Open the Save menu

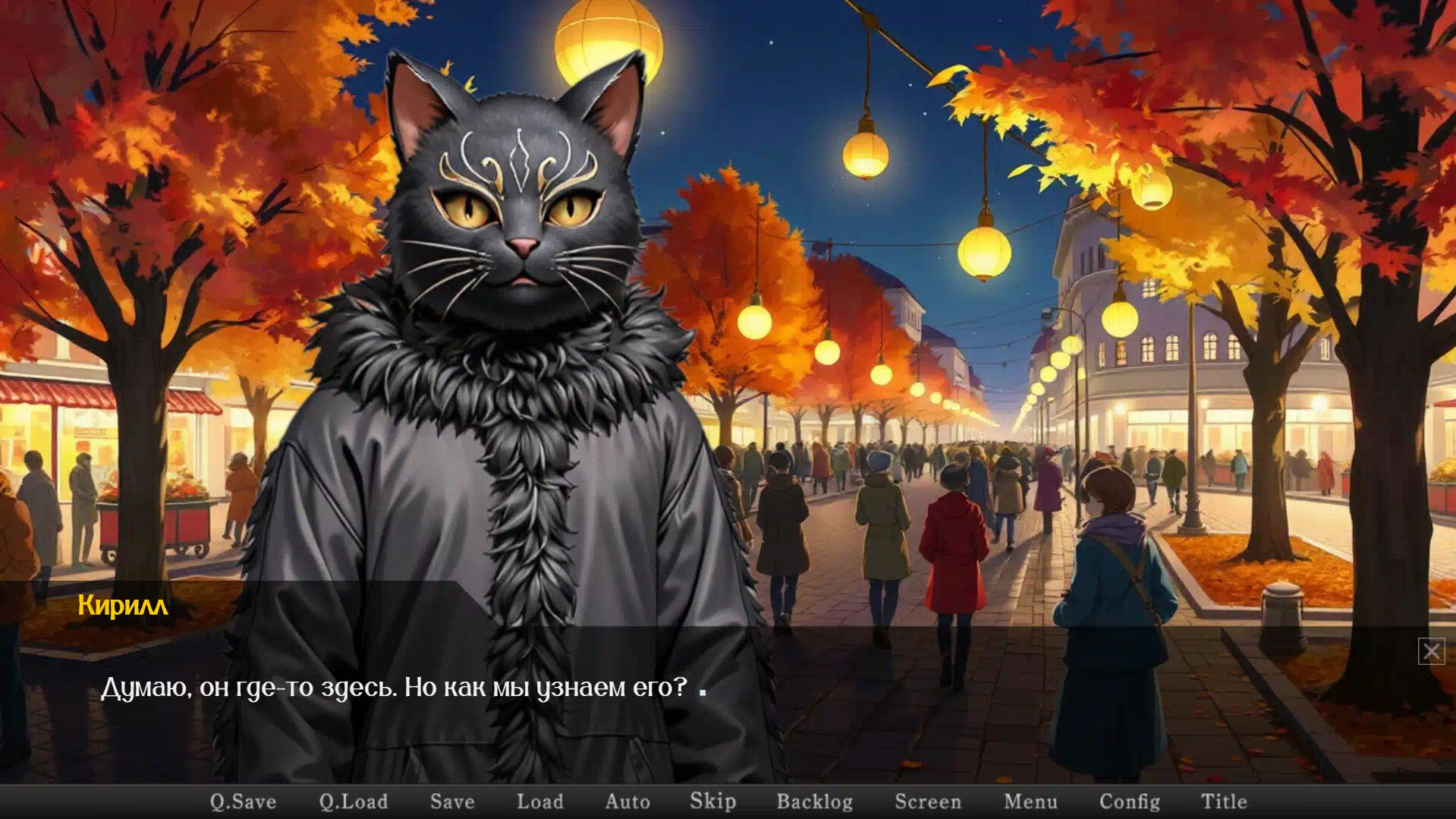pyautogui.click(x=452, y=802)
